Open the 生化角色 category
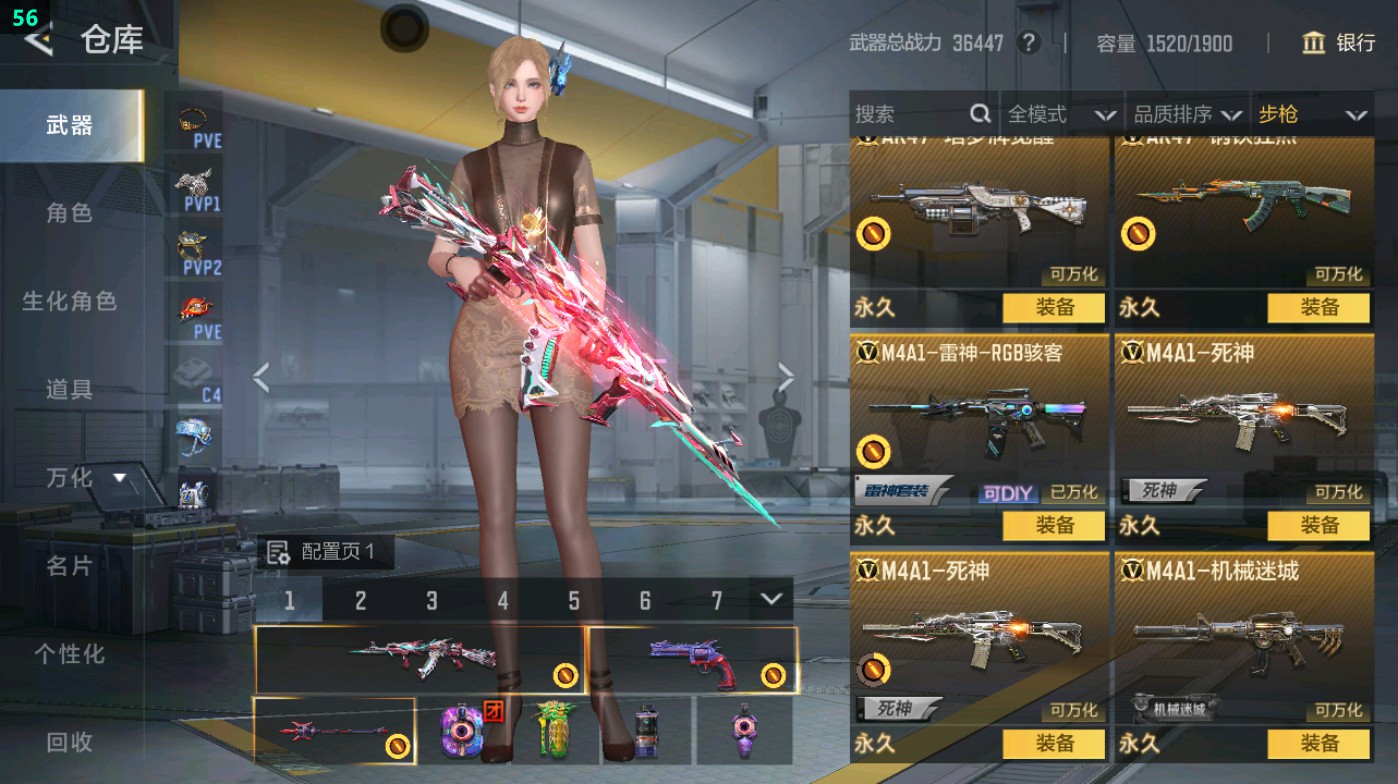The image size is (1398, 784). click(x=69, y=301)
